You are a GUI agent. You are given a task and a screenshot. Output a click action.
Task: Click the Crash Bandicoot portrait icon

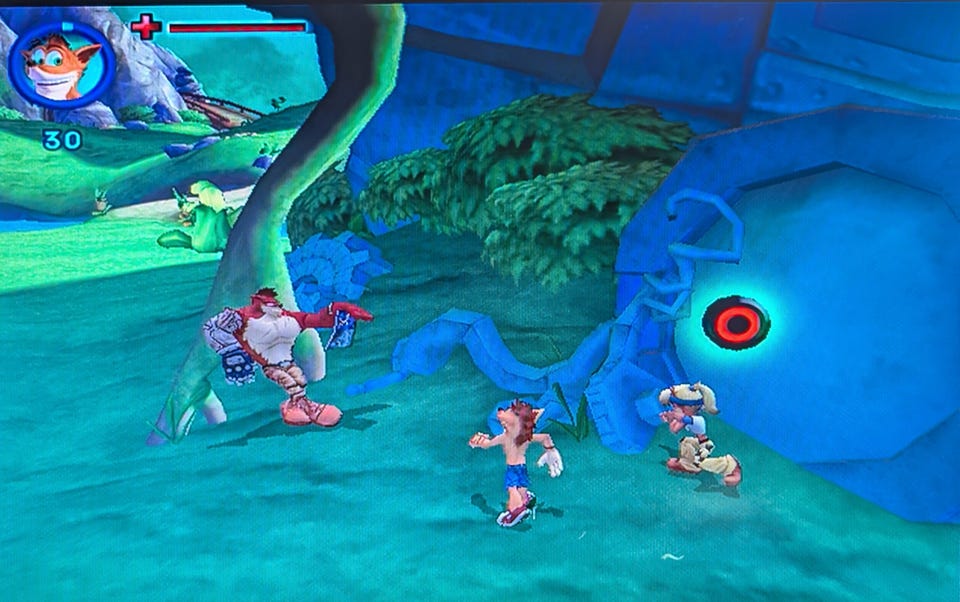point(61,65)
